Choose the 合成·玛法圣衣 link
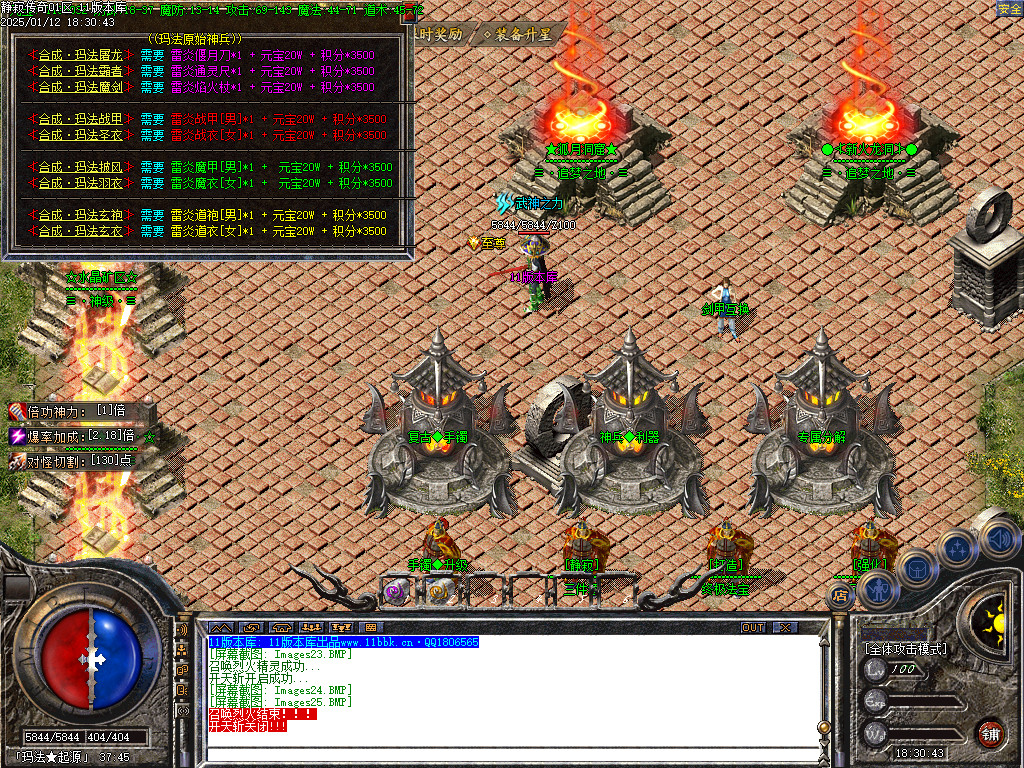Viewport: 1024px width, 768px height. (x=80, y=136)
